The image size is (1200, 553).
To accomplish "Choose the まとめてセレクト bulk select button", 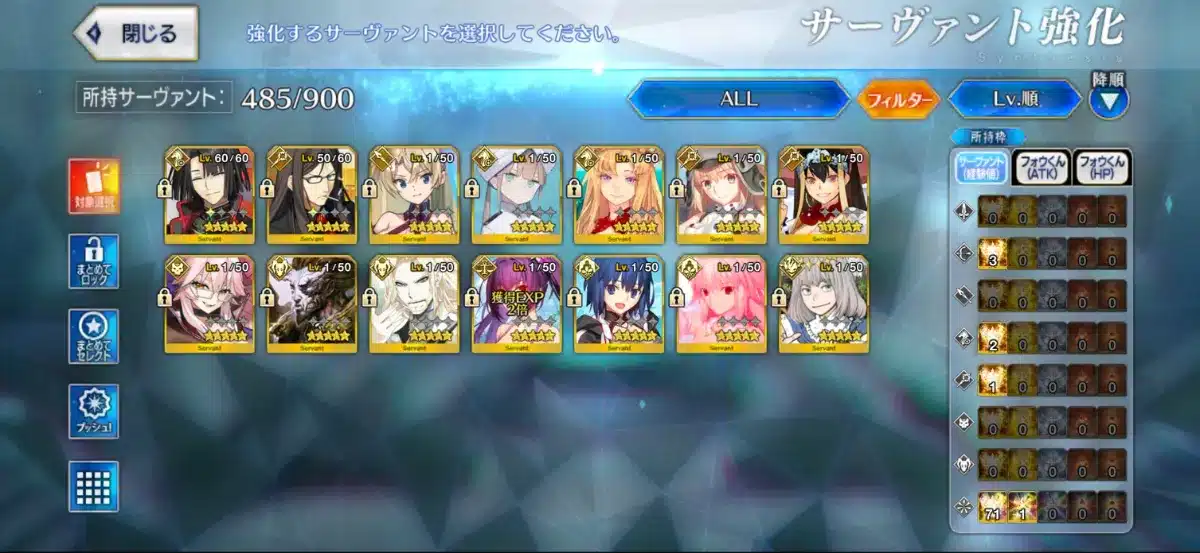I will tap(94, 337).
